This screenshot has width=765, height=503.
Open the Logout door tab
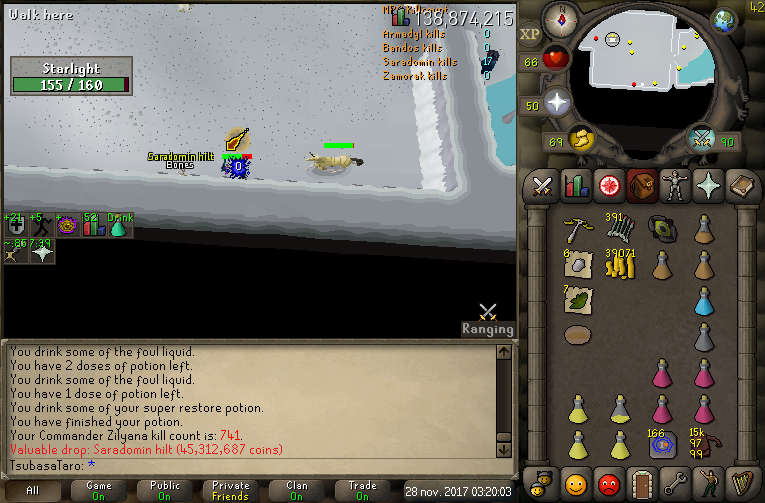[642, 483]
